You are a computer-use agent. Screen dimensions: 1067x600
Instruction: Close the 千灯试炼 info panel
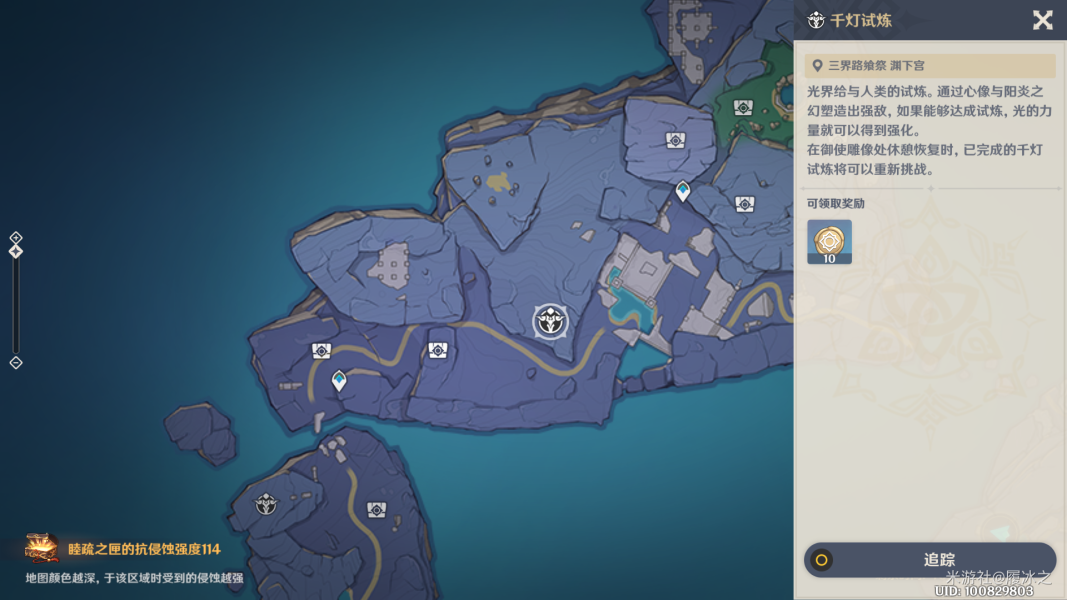[1042, 20]
